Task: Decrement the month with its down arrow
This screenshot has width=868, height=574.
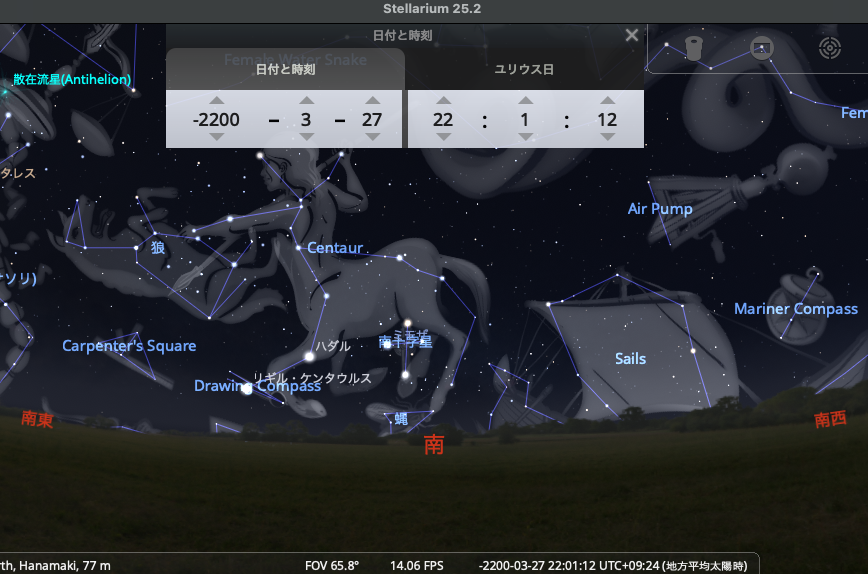Action: coord(307,137)
